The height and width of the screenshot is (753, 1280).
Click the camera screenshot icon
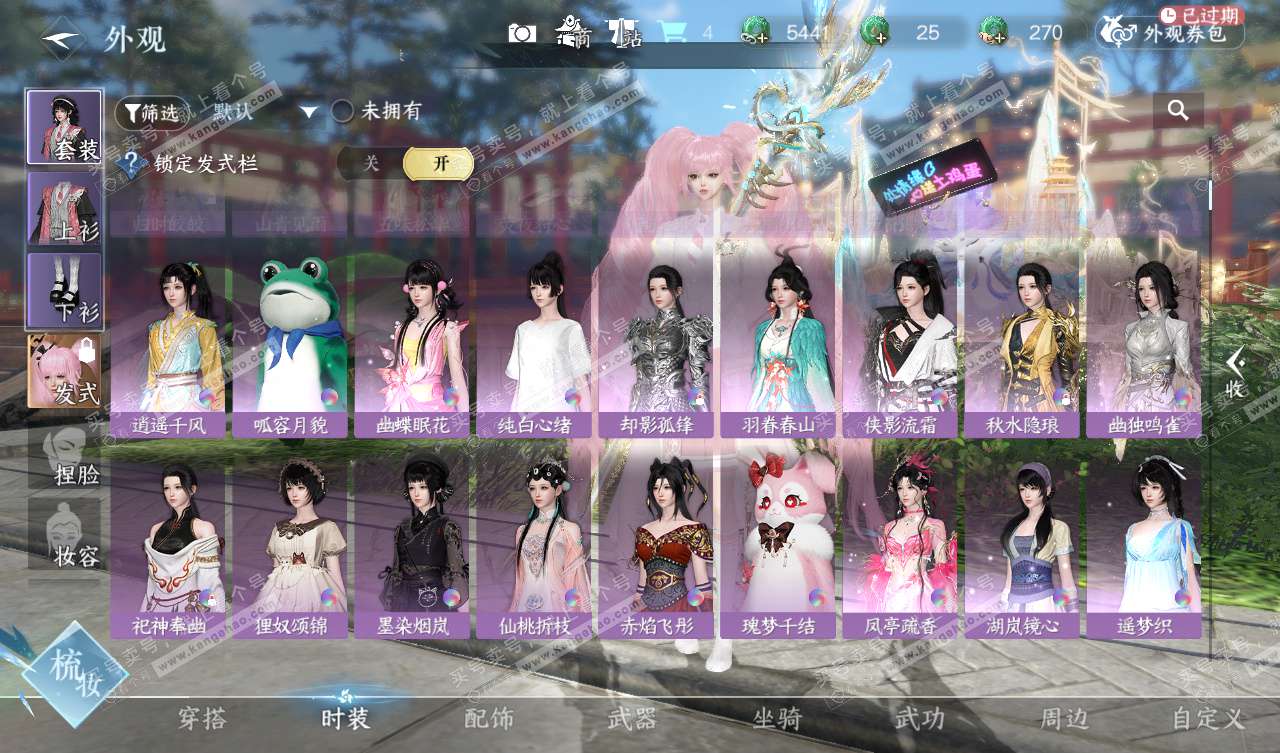(x=522, y=33)
